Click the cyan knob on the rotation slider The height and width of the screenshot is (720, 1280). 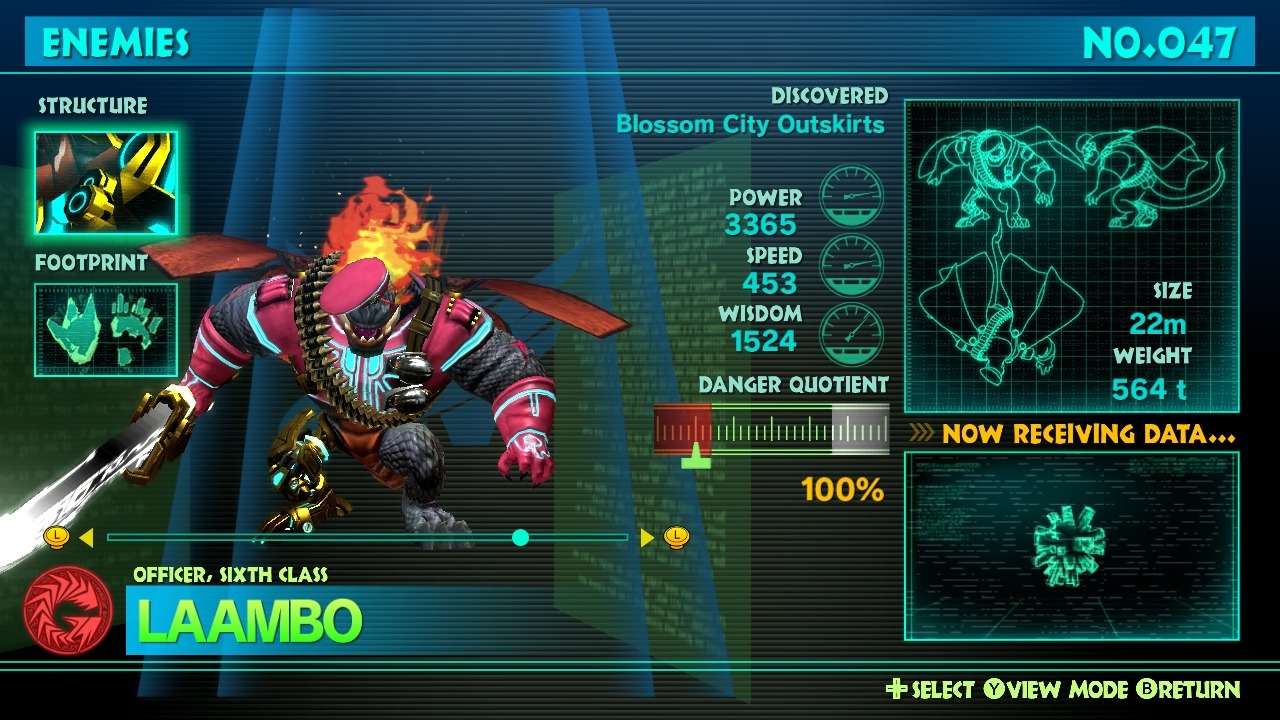coord(520,538)
